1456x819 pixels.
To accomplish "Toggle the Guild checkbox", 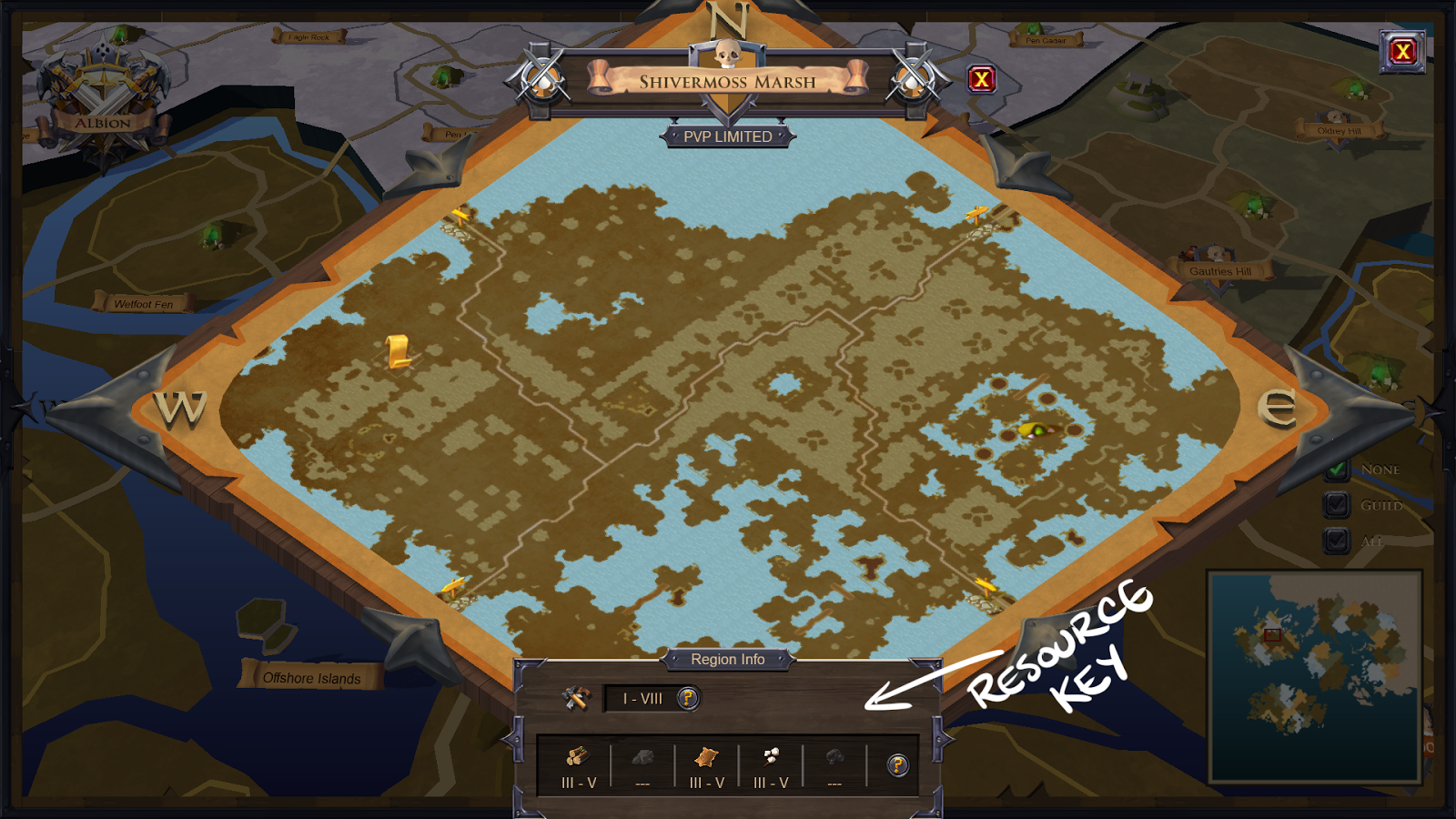I will click(x=1337, y=502).
